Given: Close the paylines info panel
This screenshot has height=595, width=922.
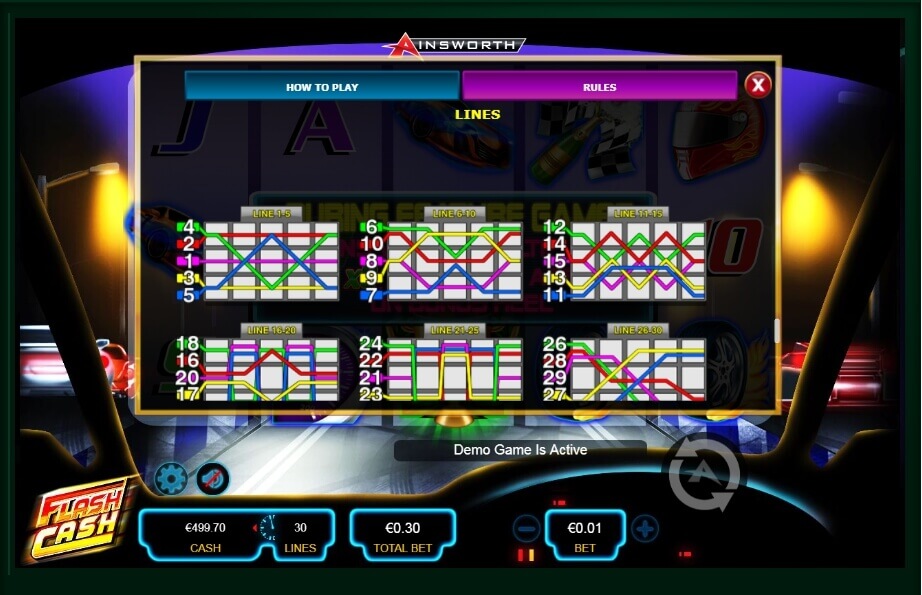Looking at the screenshot, I should [x=758, y=85].
